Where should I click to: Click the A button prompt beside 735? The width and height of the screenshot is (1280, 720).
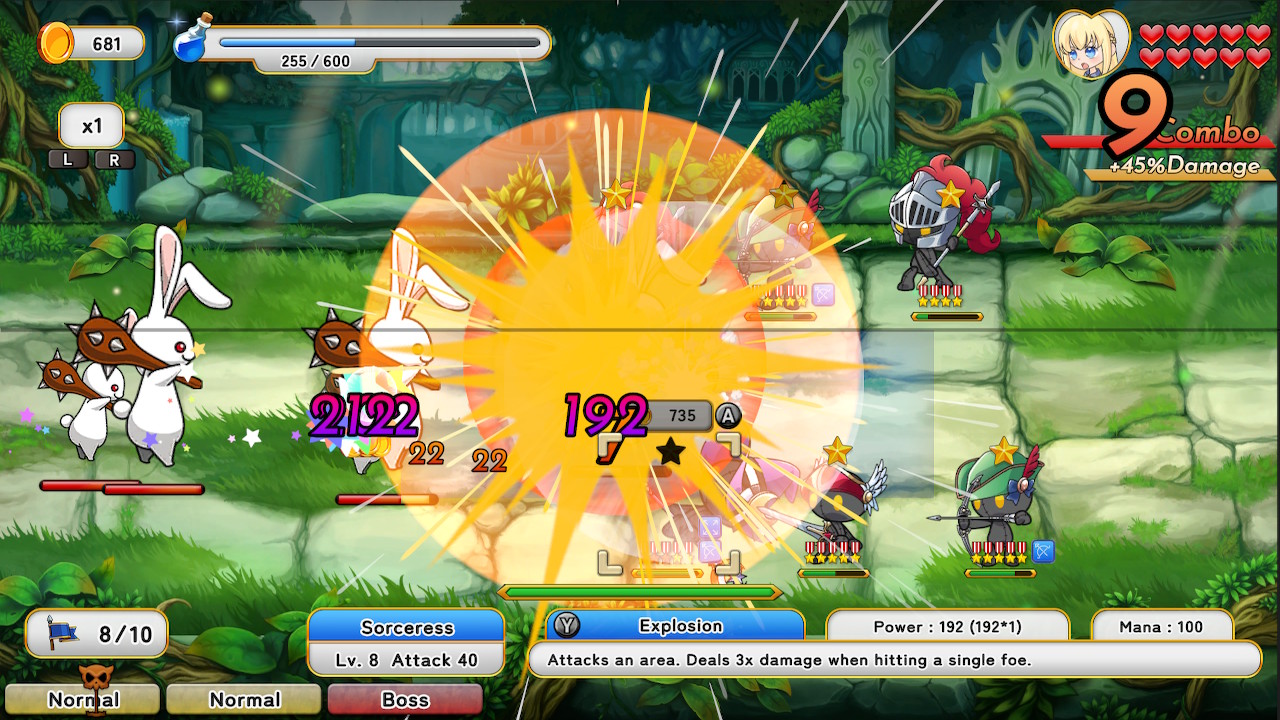click(729, 416)
